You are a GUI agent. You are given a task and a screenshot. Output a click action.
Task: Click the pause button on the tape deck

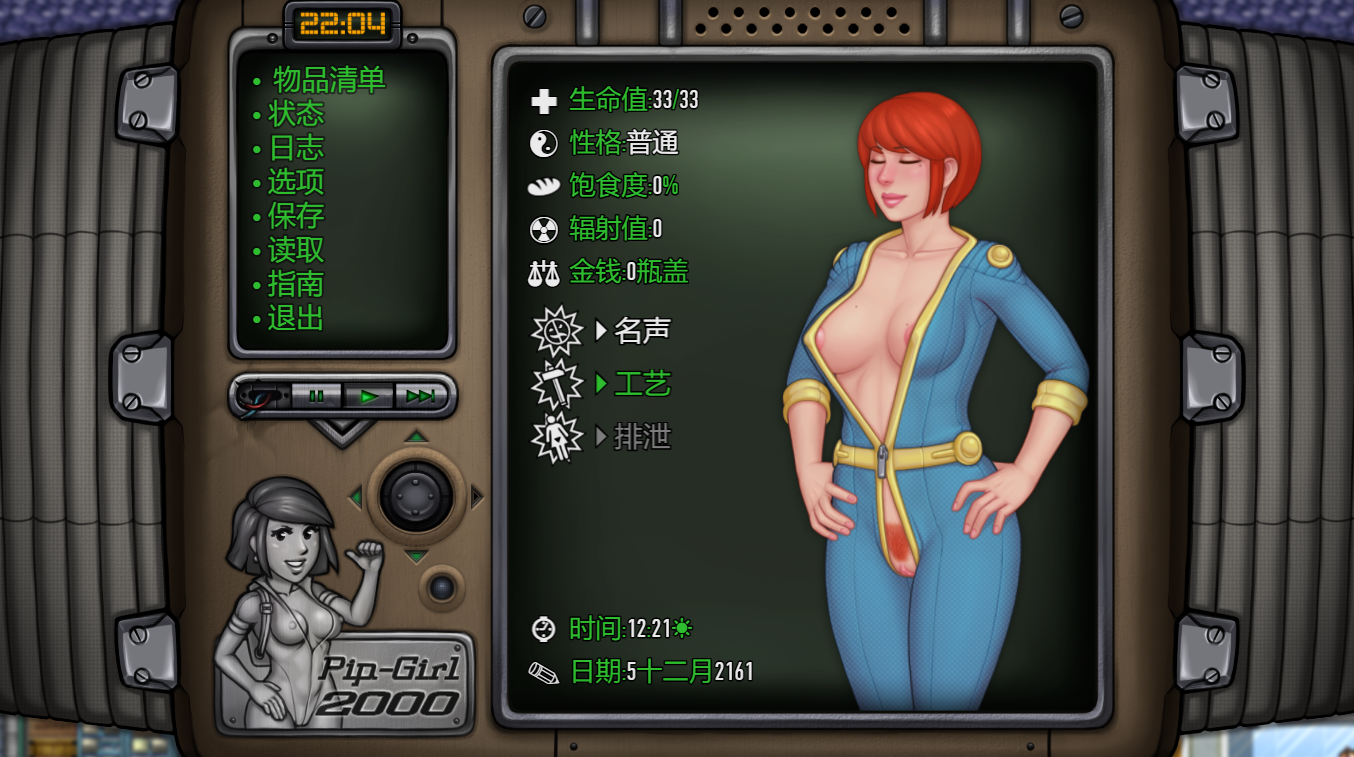pos(317,396)
